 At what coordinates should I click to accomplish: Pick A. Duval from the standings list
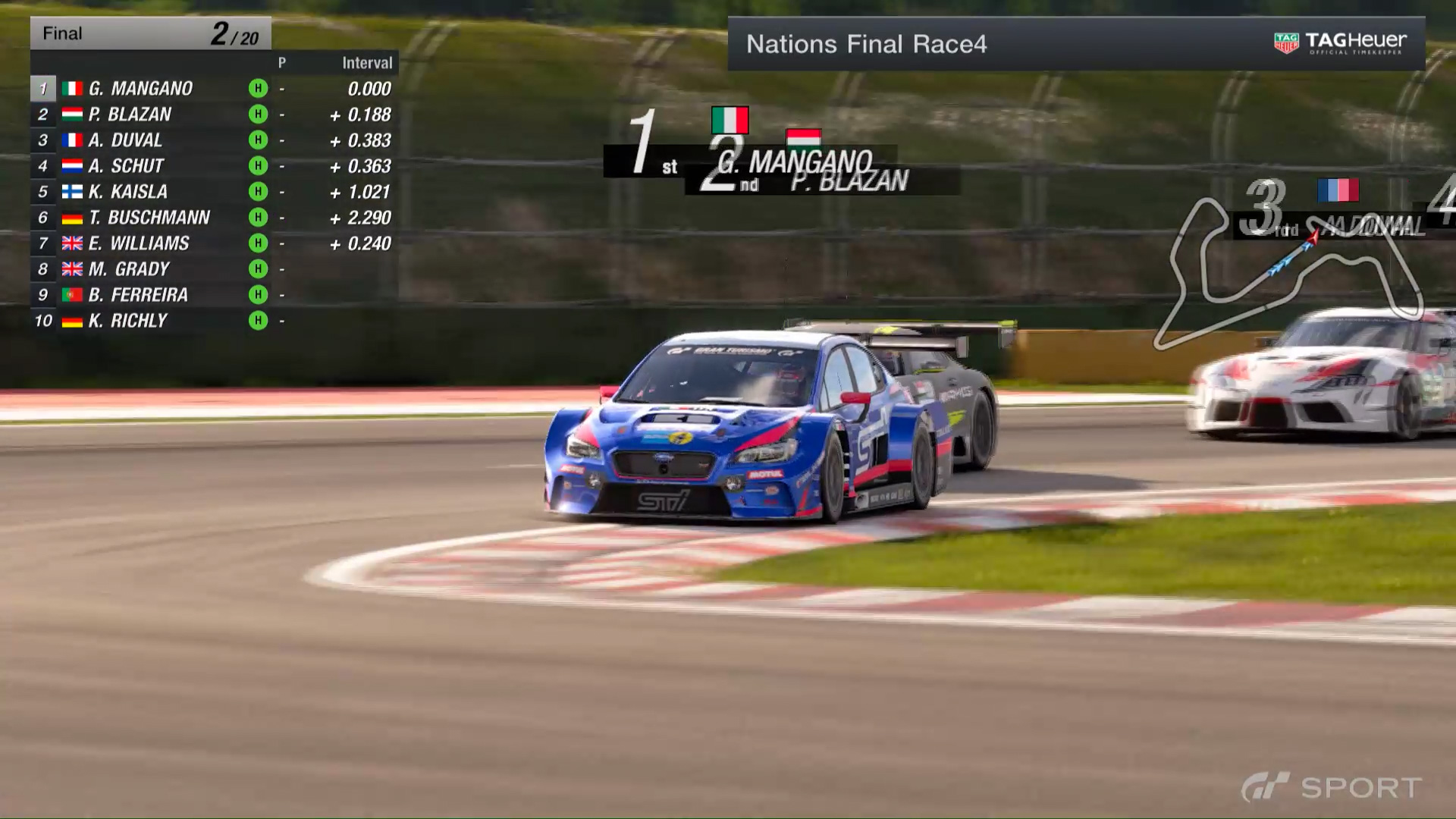pyautogui.click(x=125, y=140)
